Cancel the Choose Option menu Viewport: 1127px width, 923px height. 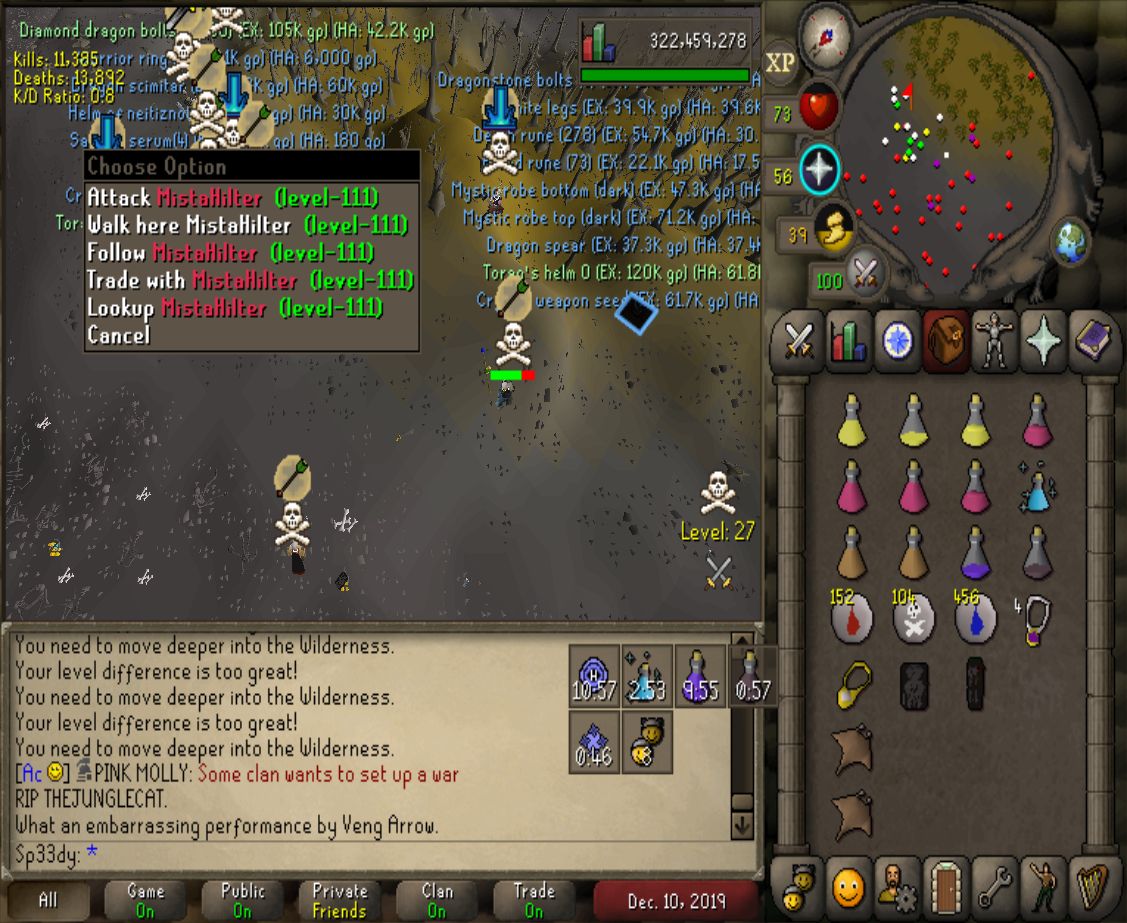coord(118,335)
